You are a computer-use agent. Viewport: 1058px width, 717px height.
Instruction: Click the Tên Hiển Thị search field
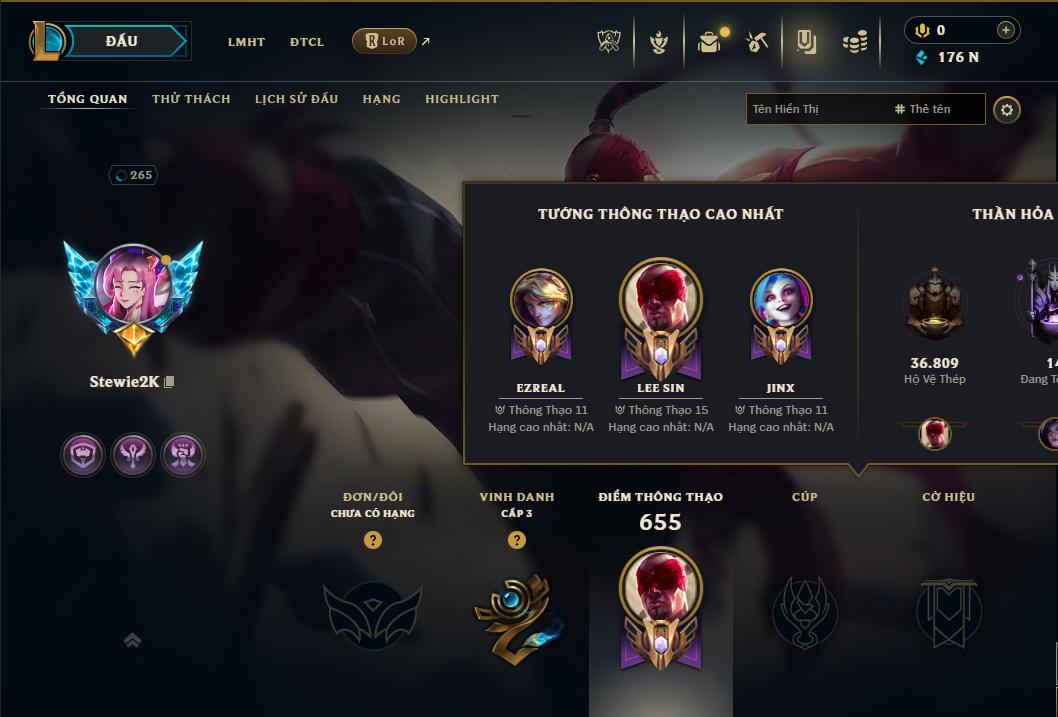click(x=815, y=109)
